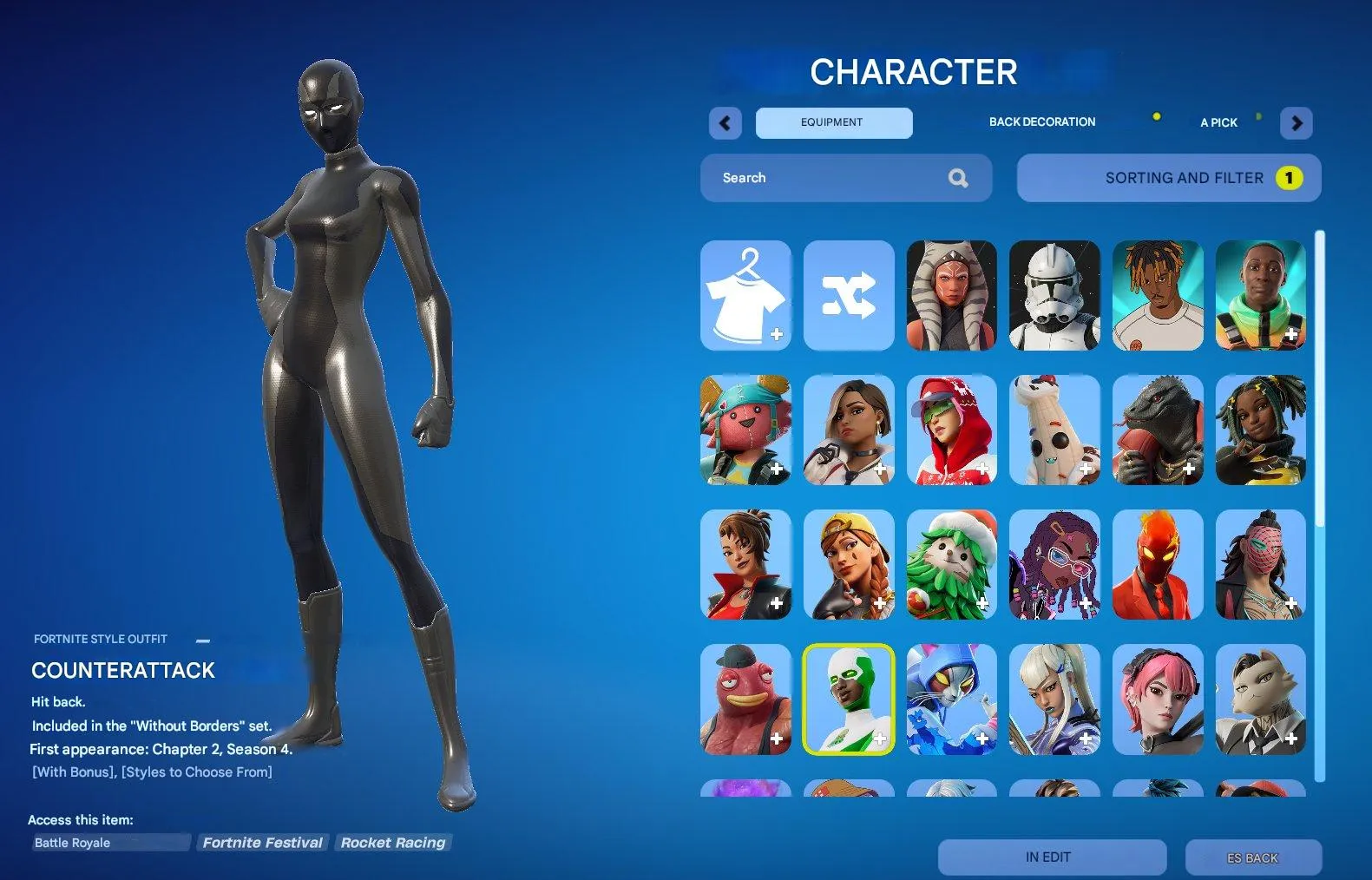
Task: Click the right arrow to next category
Action: (x=1296, y=123)
